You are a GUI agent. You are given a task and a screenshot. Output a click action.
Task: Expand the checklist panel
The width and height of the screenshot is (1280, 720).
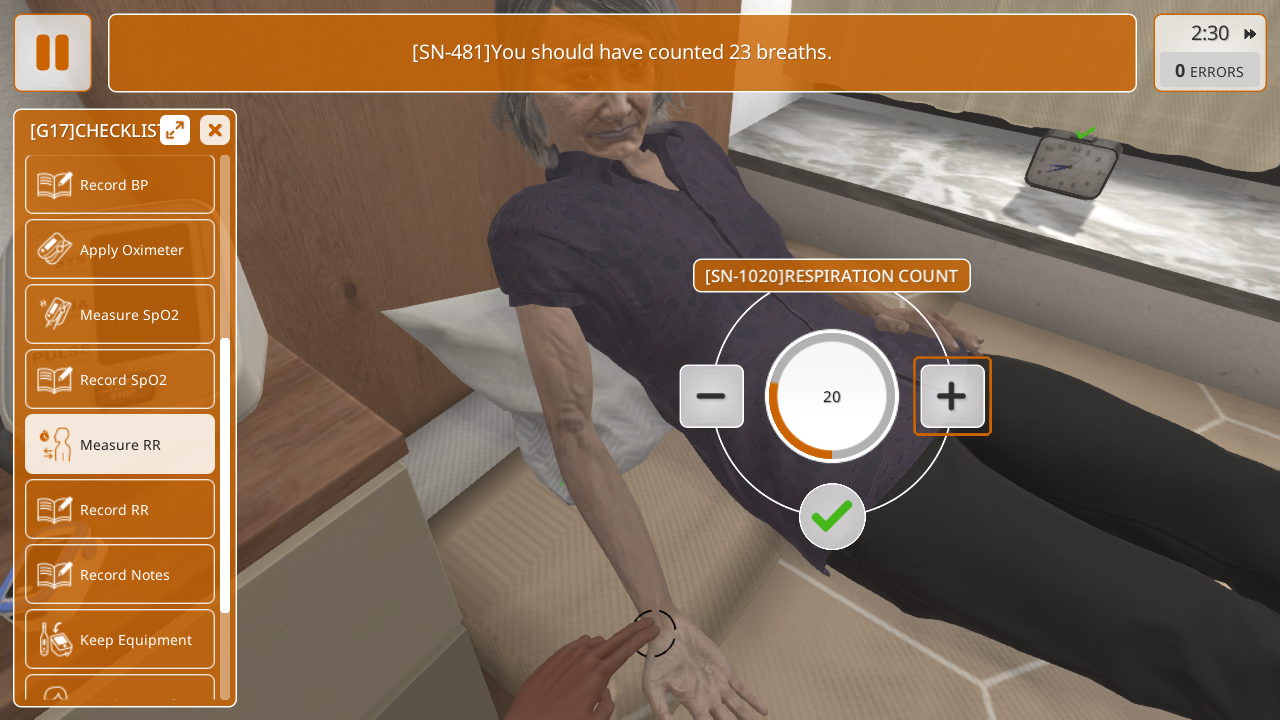pos(175,130)
